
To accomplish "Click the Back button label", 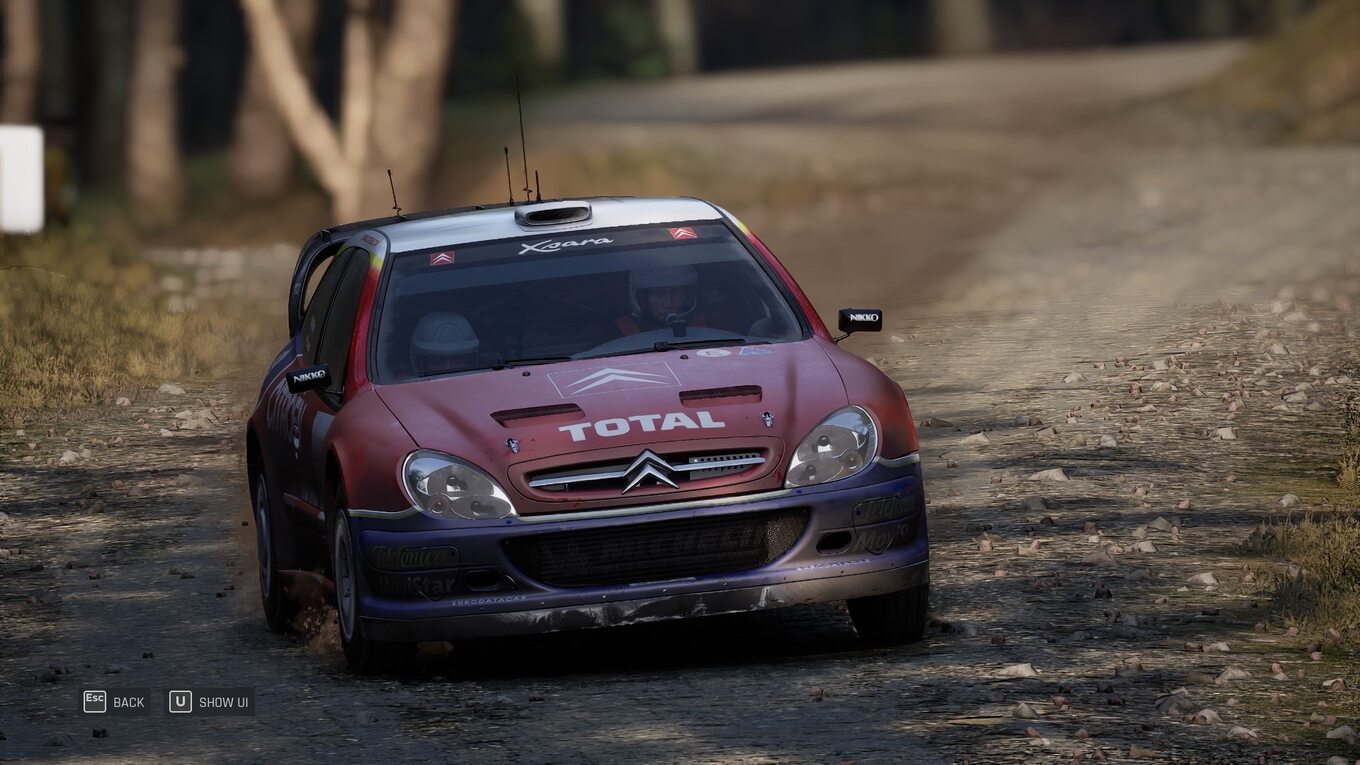I will click(128, 702).
